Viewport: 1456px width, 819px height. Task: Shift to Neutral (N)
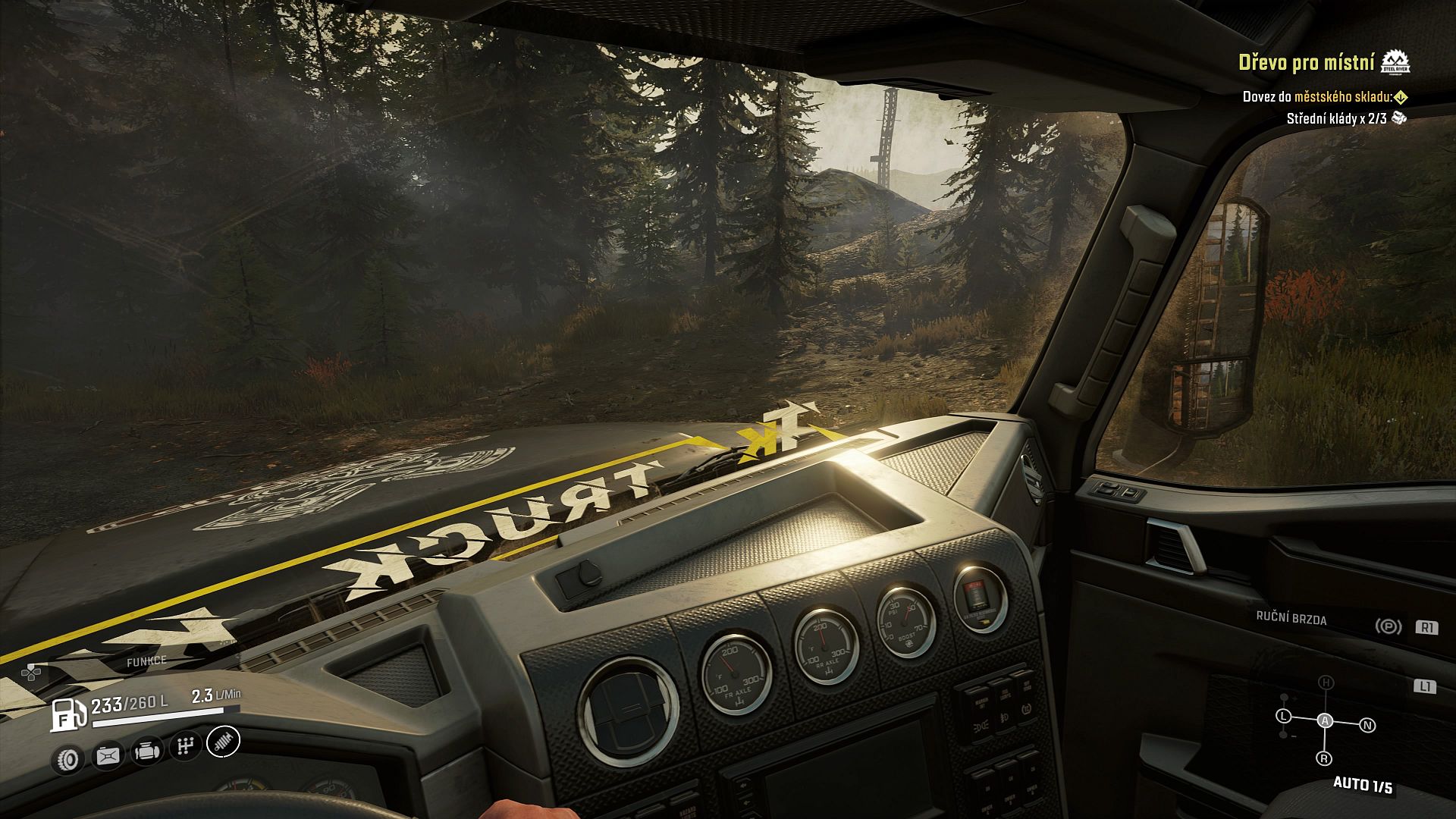1368,726
